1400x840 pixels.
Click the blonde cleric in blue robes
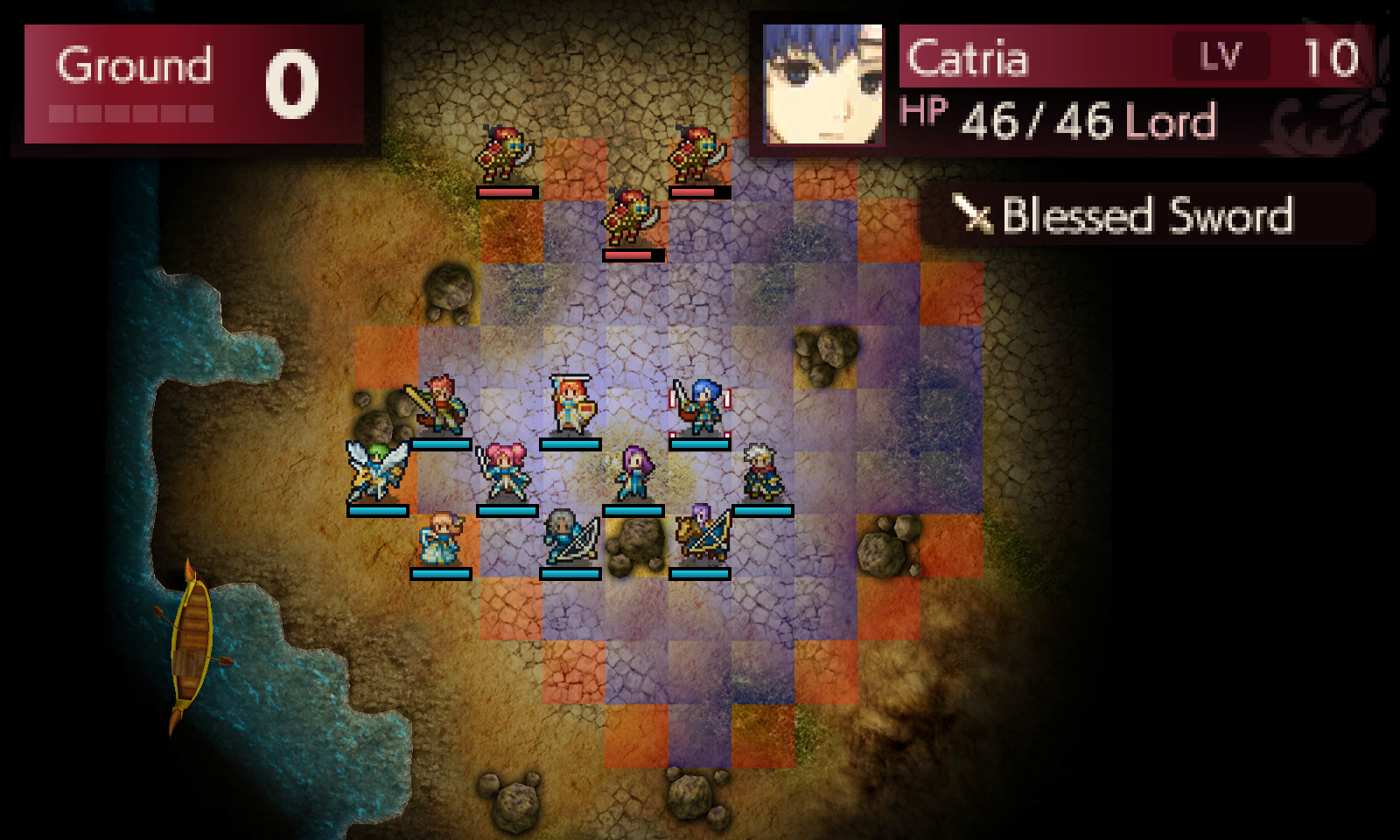pos(442,538)
